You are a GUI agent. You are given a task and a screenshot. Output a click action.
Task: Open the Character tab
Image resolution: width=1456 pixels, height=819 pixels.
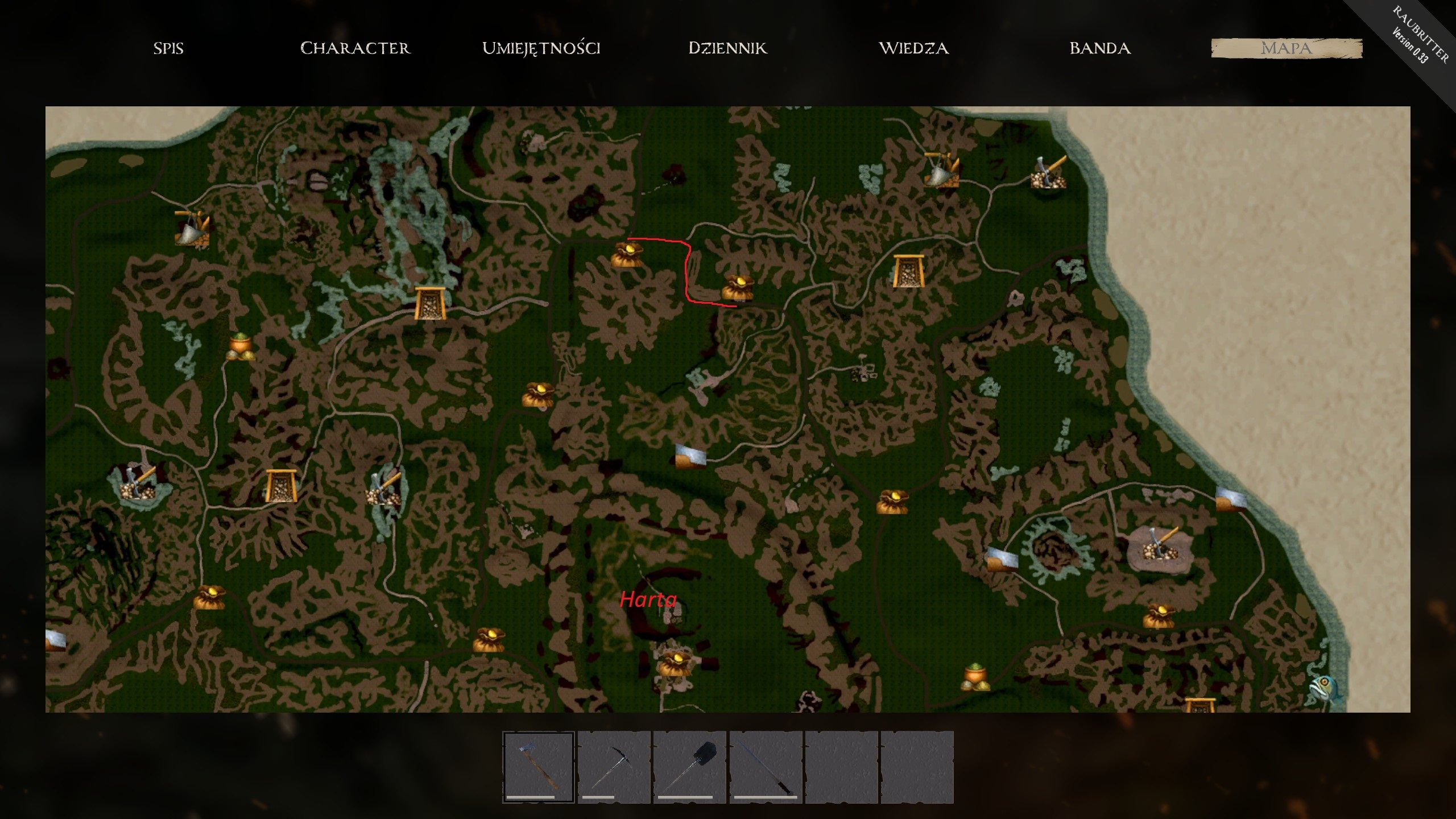tap(355, 48)
